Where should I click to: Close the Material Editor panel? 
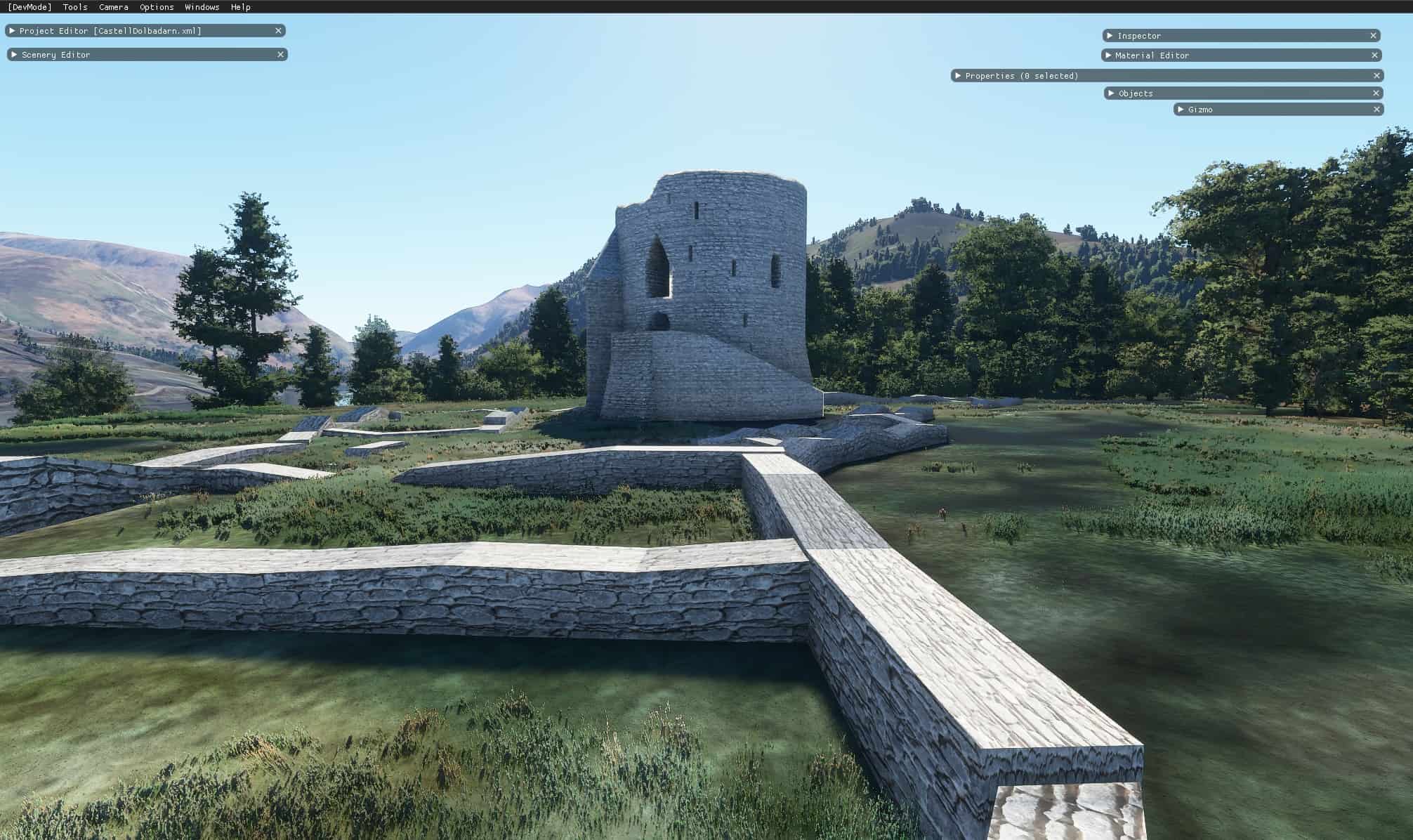pos(1374,55)
